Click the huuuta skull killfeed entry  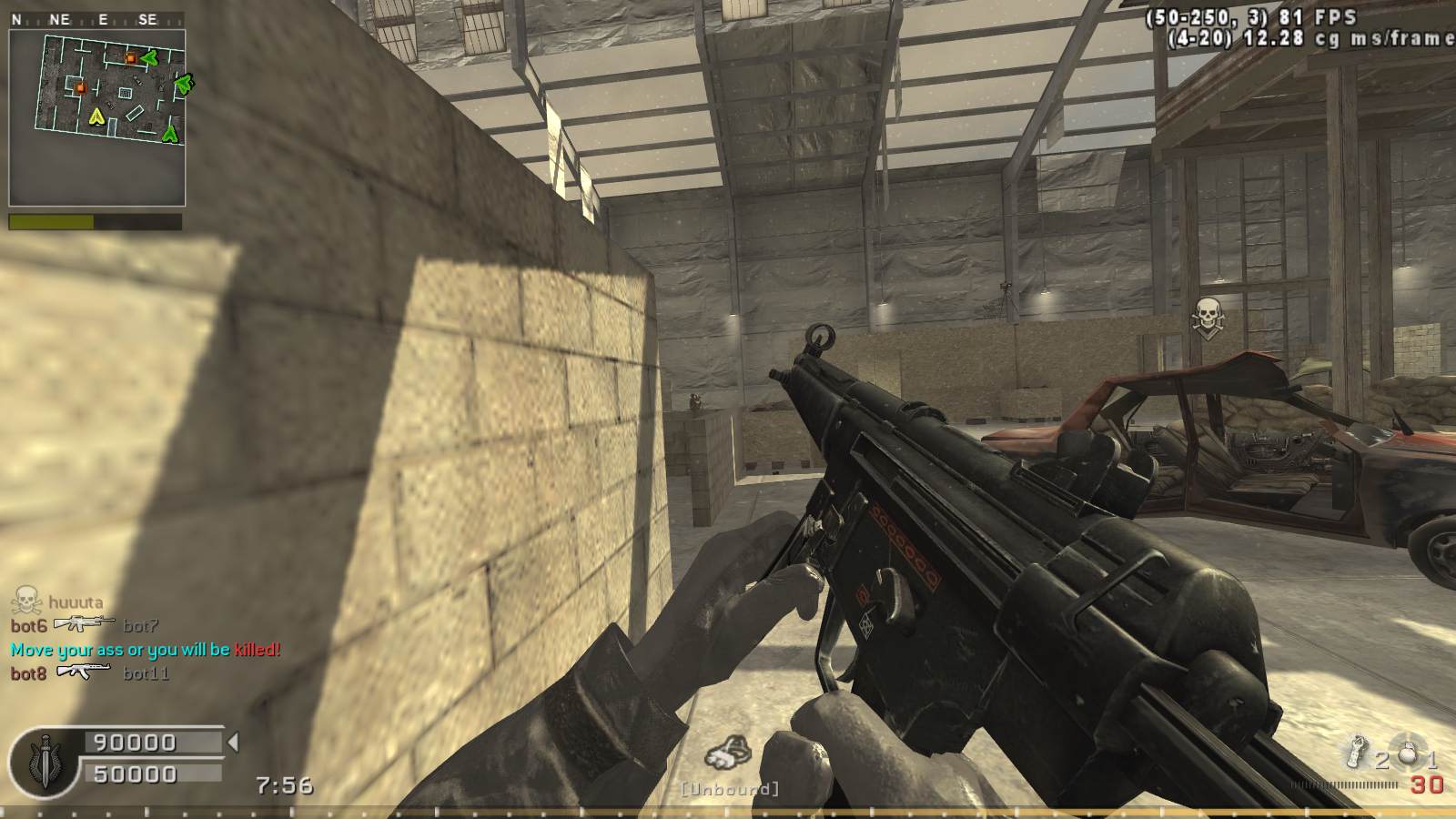[x=57, y=601]
